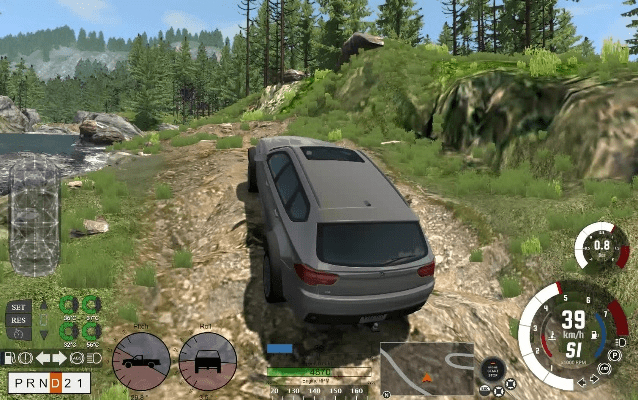Click the cruise control RES button
The image size is (638, 400).
pos(18,319)
